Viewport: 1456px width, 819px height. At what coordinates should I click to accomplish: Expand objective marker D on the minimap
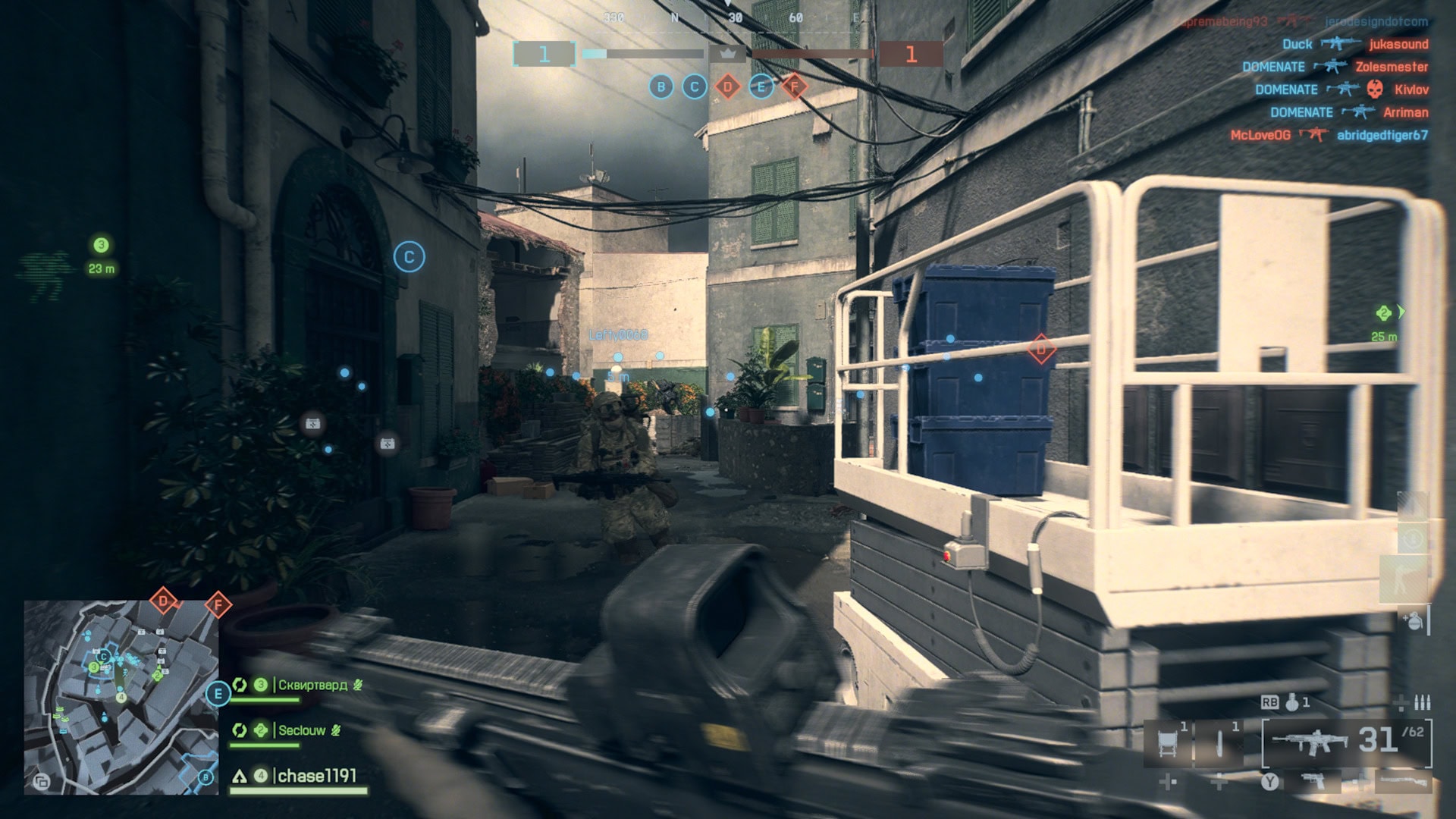click(x=163, y=601)
